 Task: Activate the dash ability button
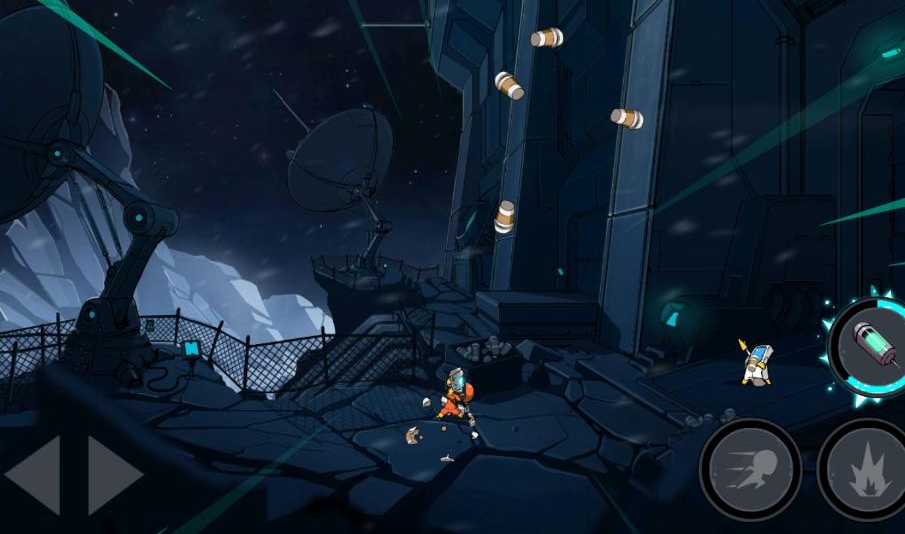click(x=749, y=470)
